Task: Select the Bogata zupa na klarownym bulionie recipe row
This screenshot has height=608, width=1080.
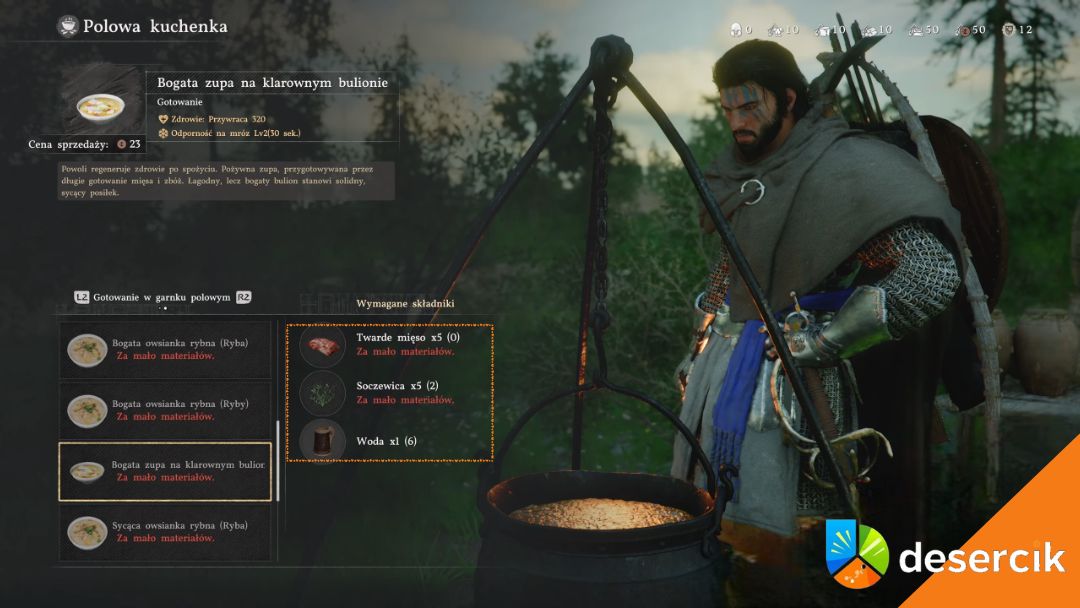Action: pos(165,471)
